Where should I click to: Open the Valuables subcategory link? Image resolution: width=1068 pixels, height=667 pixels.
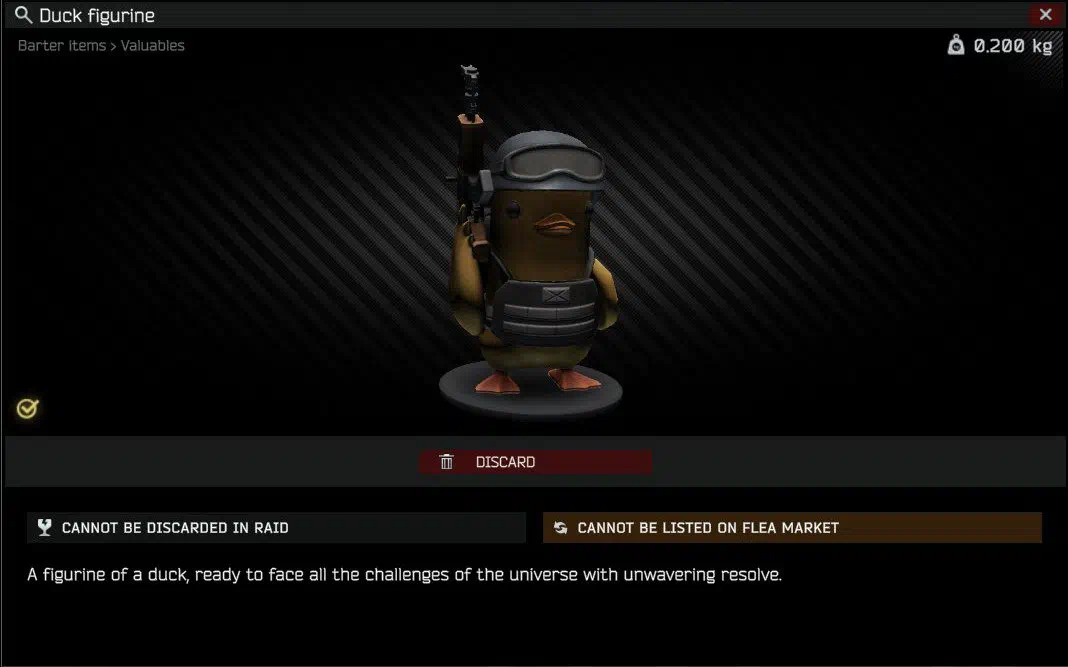pos(153,46)
